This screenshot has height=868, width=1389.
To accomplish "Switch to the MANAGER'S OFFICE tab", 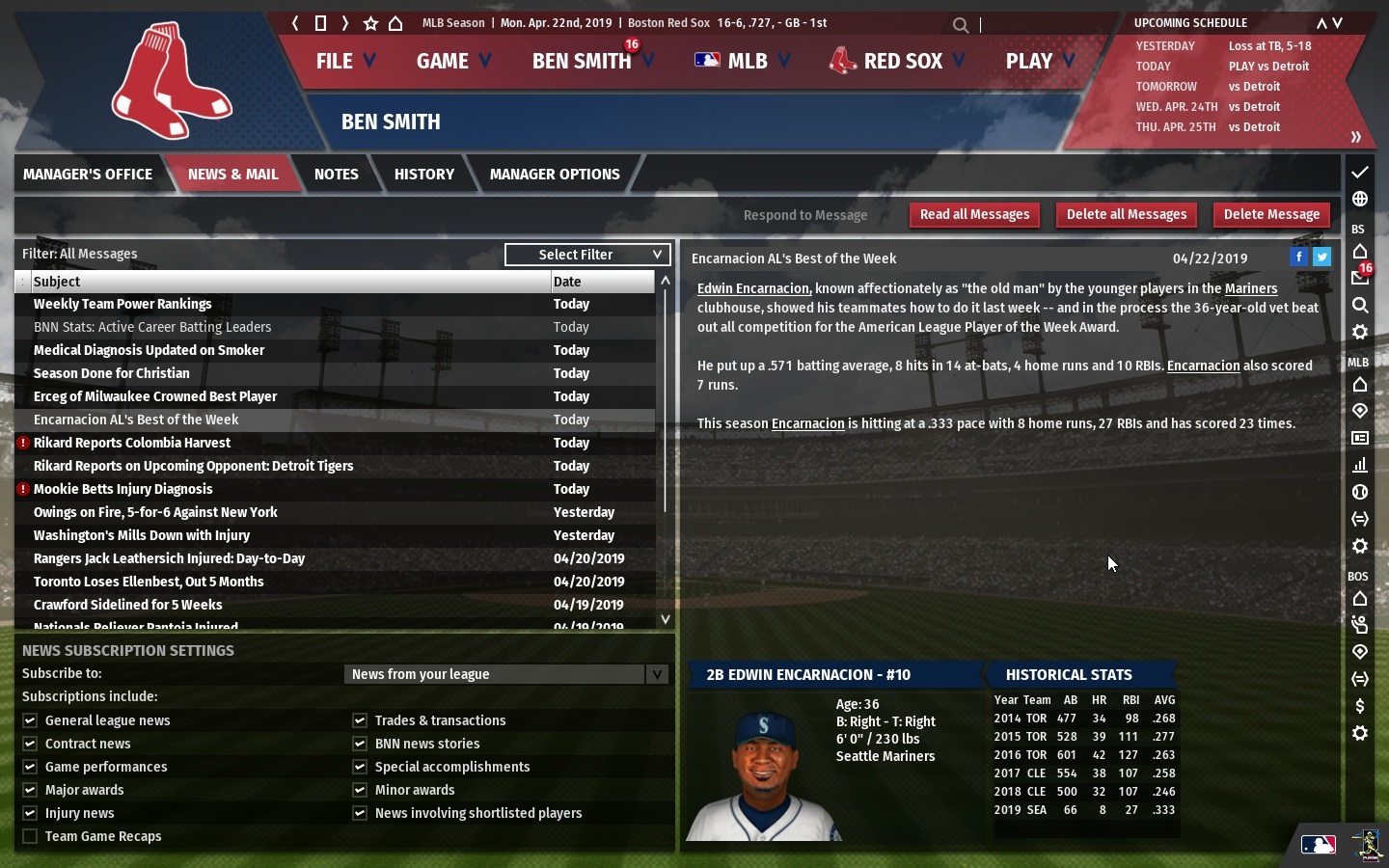I will click(88, 174).
